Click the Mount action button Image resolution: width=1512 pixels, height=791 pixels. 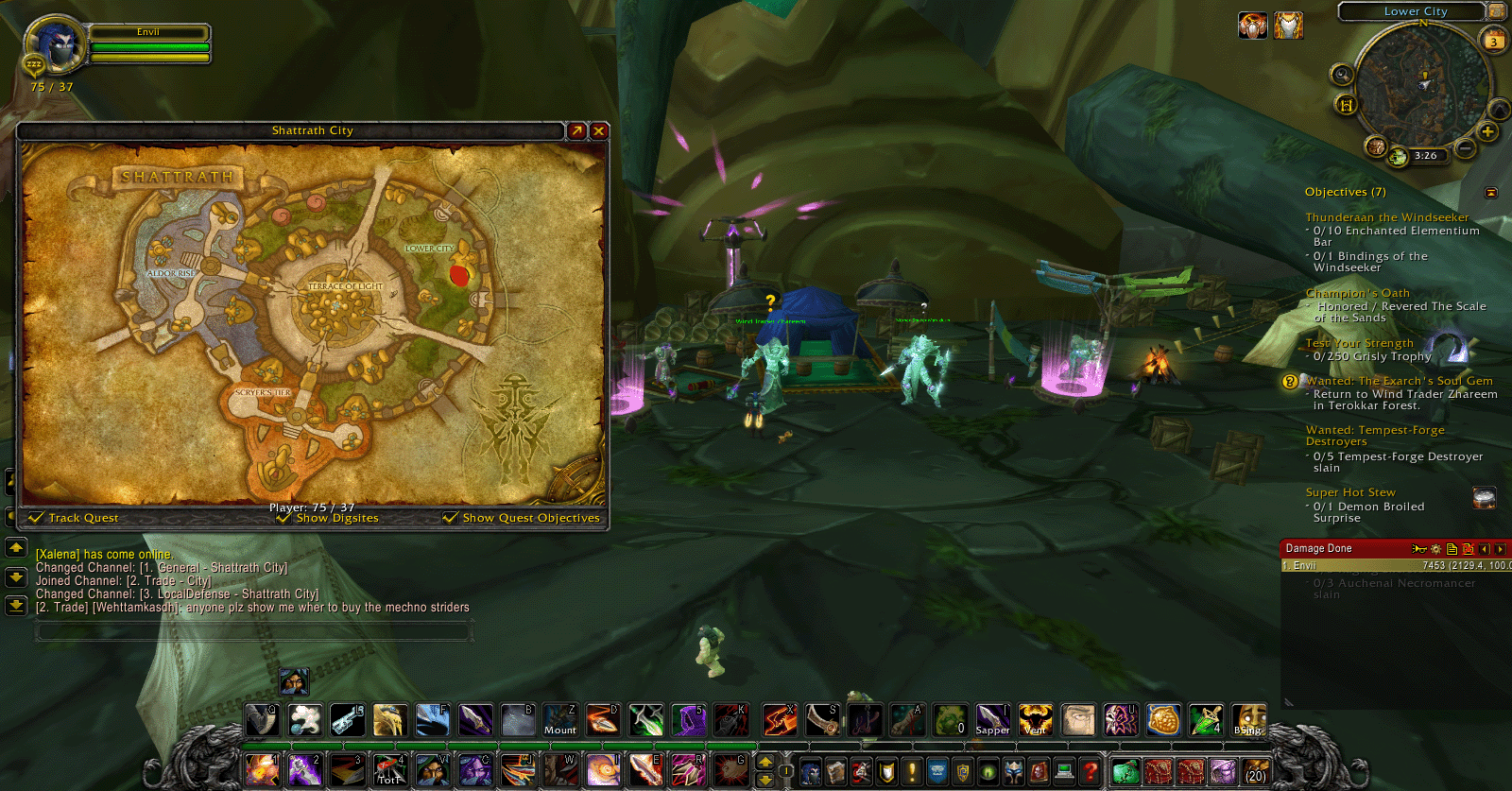click(x=559, y=720)
